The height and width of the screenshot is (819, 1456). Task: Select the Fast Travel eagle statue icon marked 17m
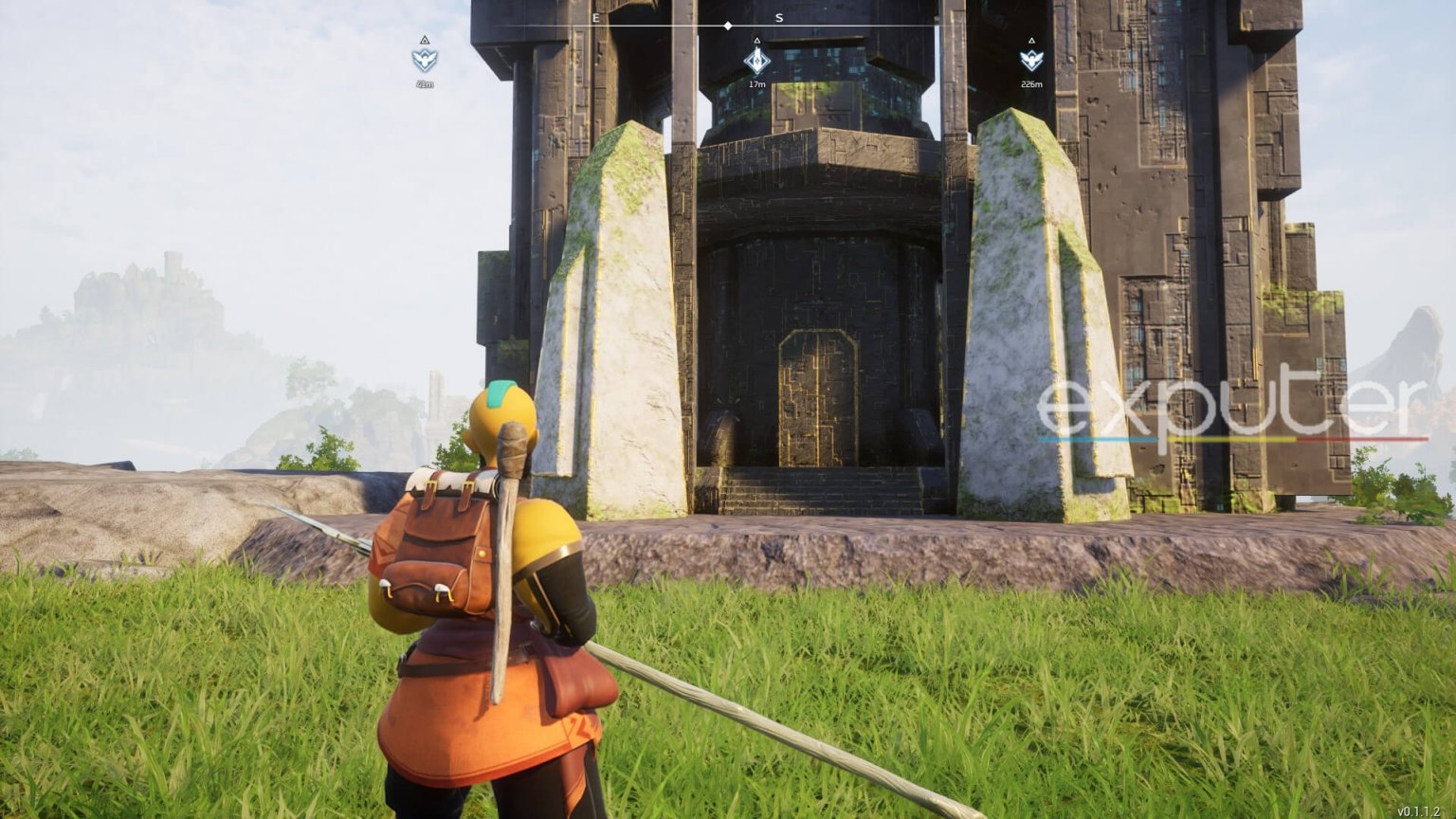click(755, 63)
